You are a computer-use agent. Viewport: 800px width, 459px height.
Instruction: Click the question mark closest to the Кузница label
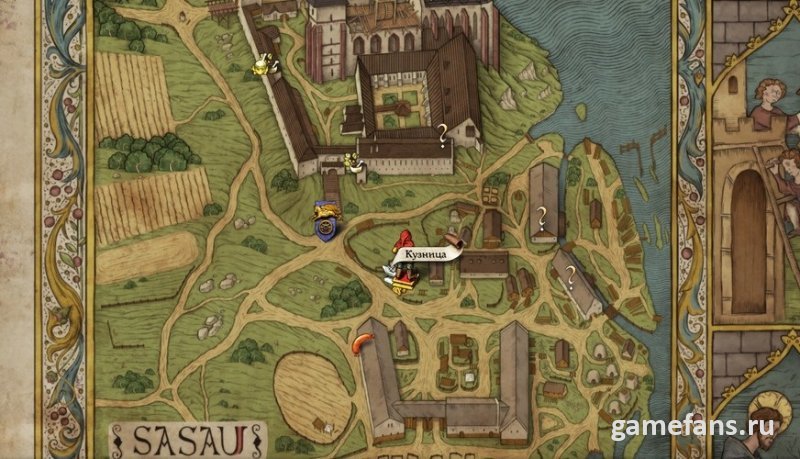543,212
